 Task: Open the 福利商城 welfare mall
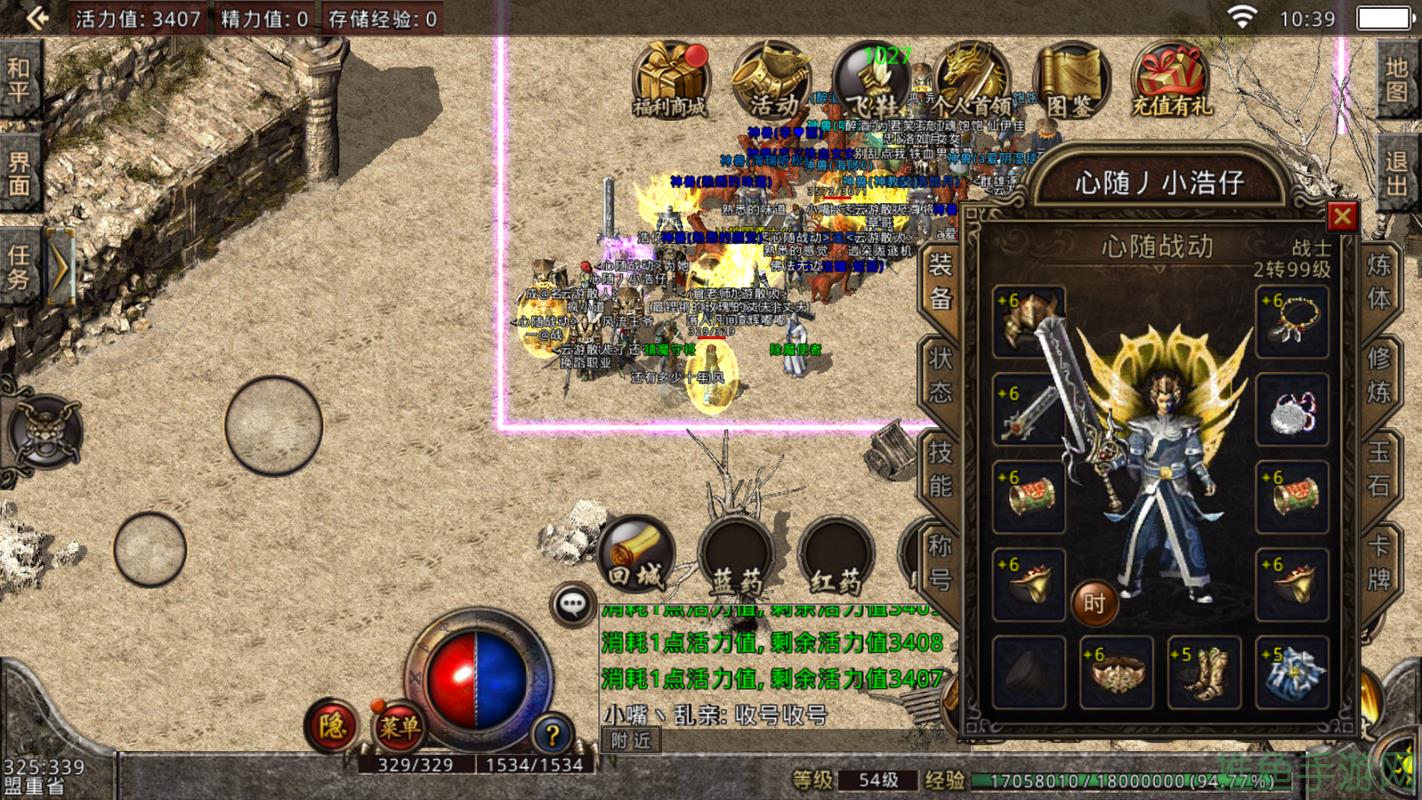[x=668, y=80]
